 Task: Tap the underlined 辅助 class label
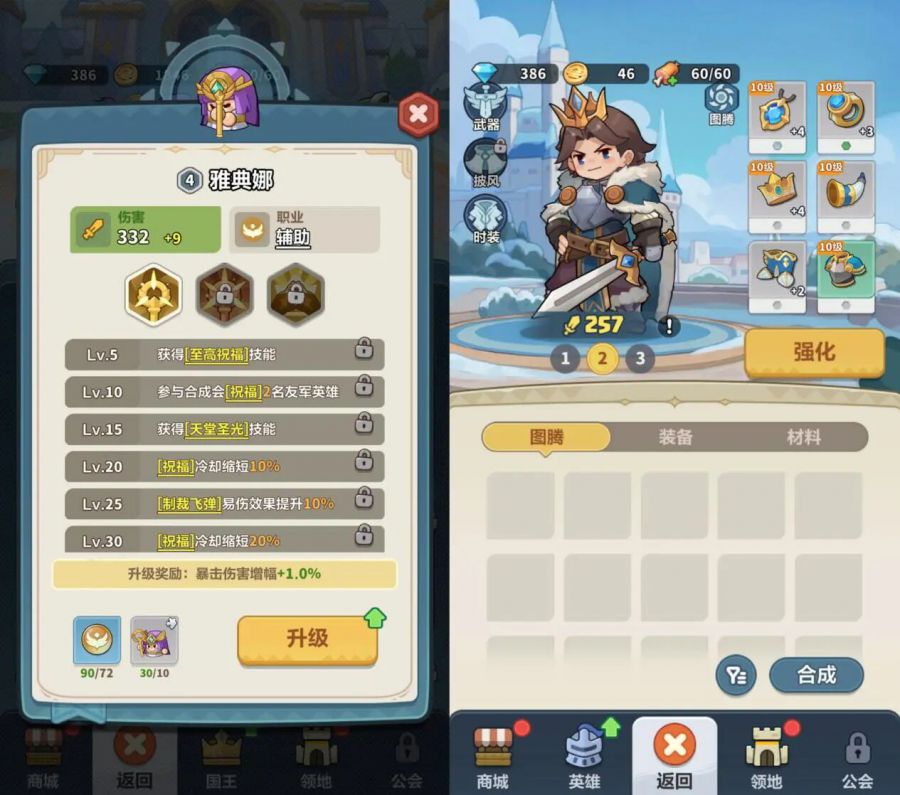pyautogui.click(x=291, y=237)
